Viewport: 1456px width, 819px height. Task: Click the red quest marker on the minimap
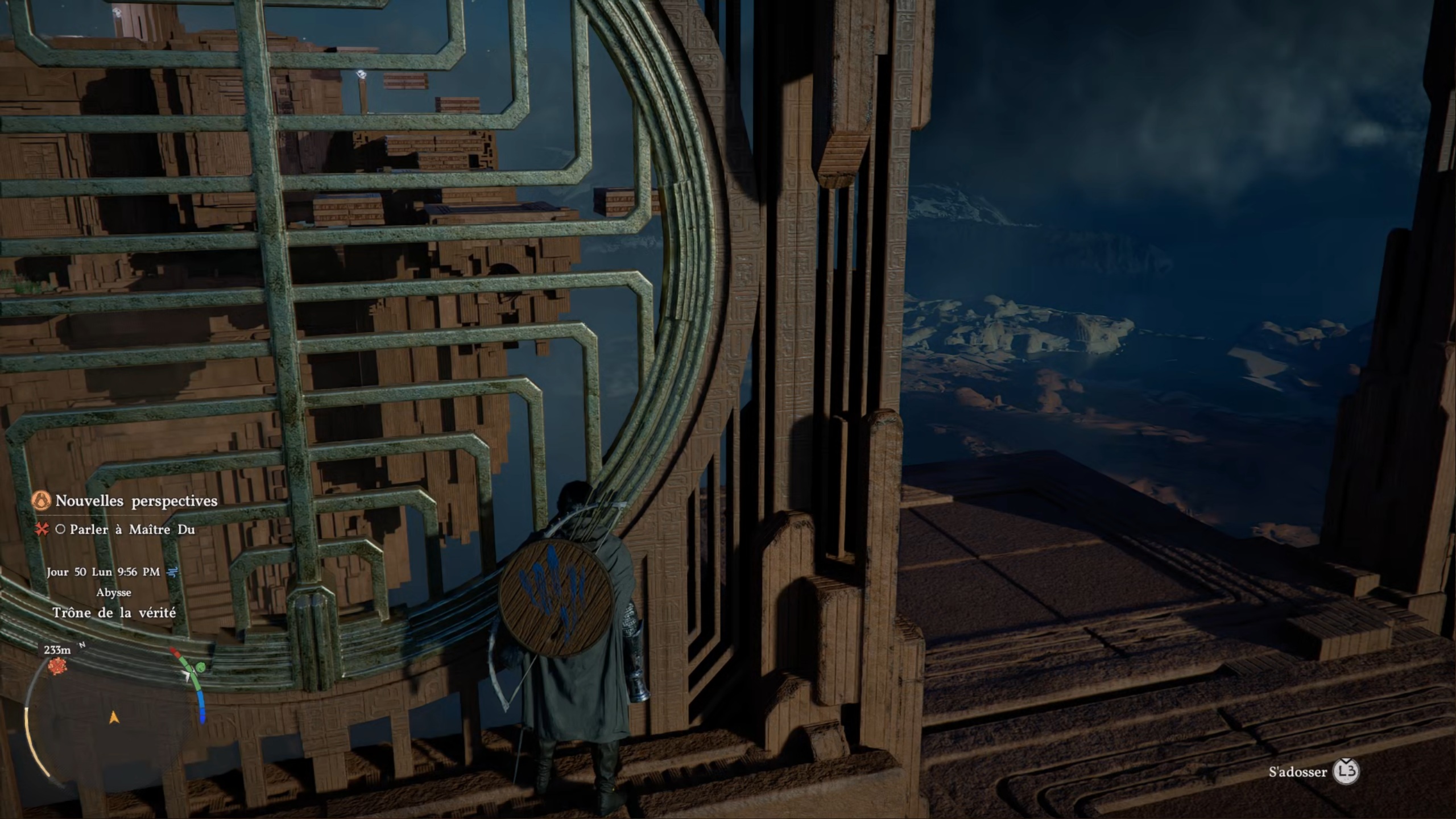point(57,666)
